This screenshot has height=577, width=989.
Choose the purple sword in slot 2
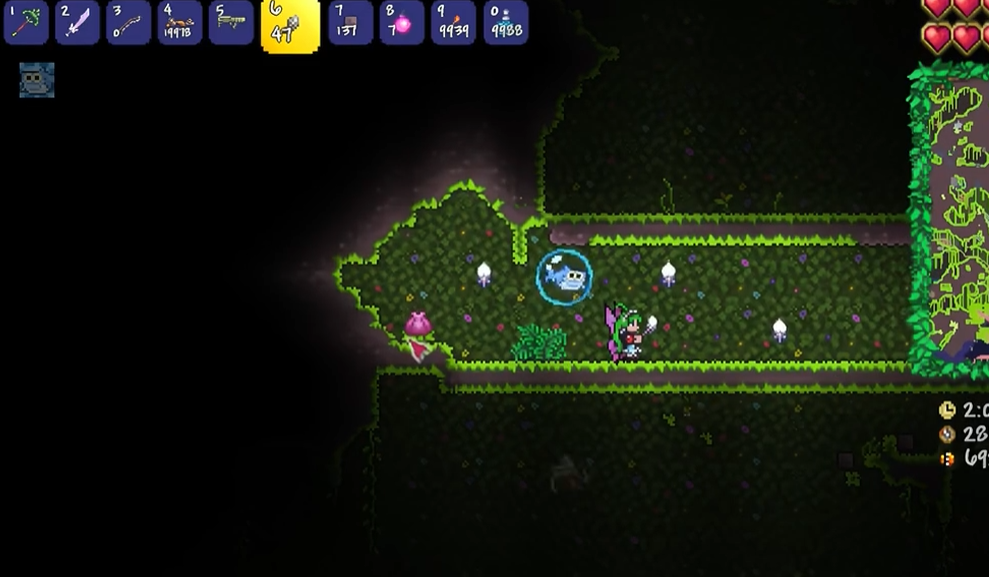(77, 23)
